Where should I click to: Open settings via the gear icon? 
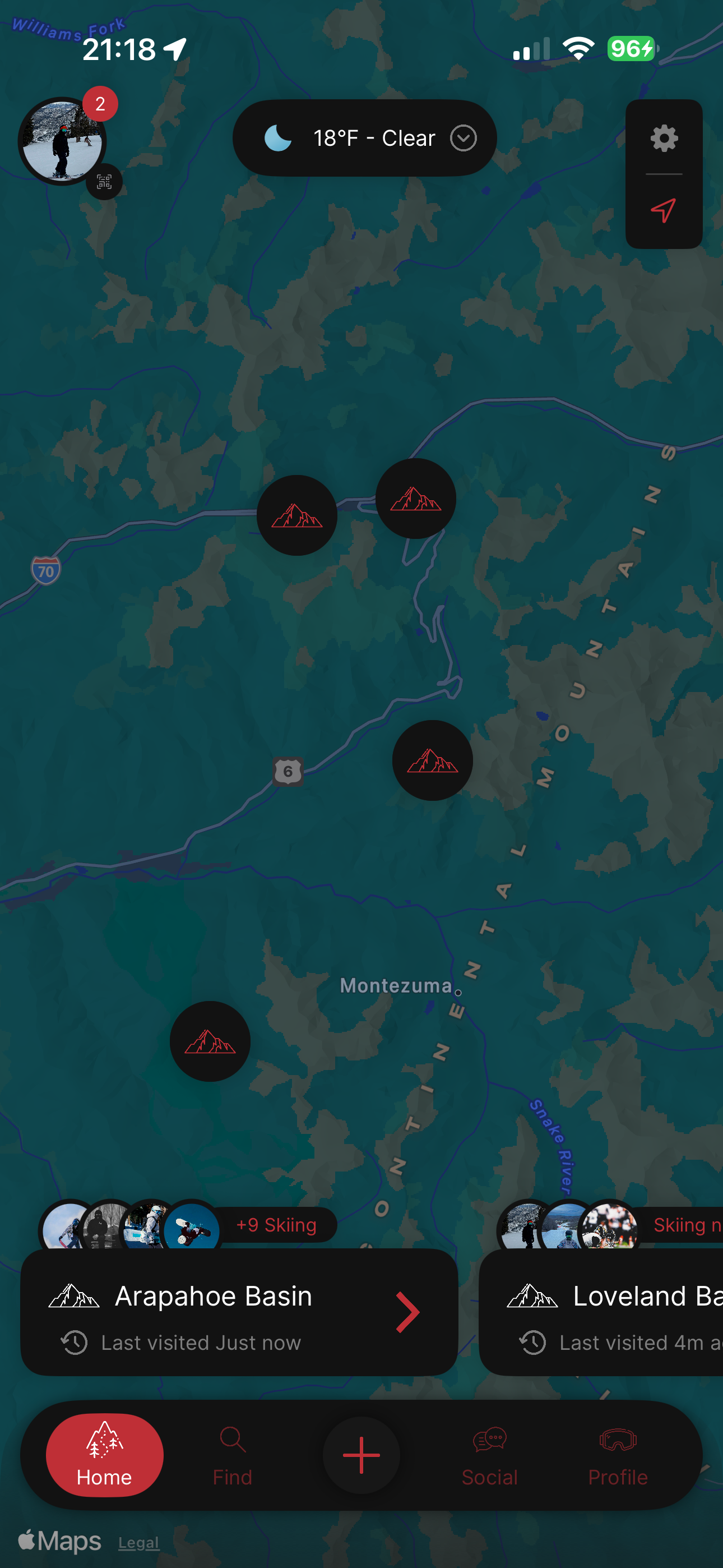pos(664,139)
